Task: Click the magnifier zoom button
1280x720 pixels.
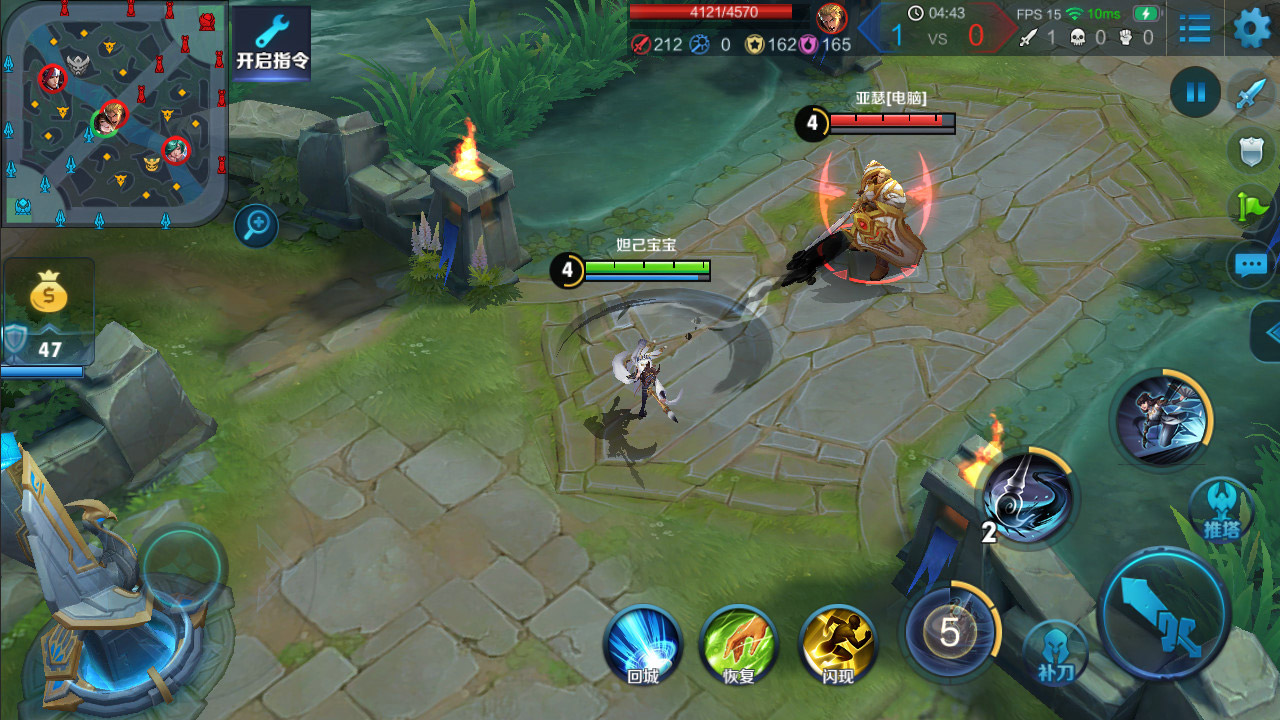Action: pyautogui.click(x=256, y=225)
